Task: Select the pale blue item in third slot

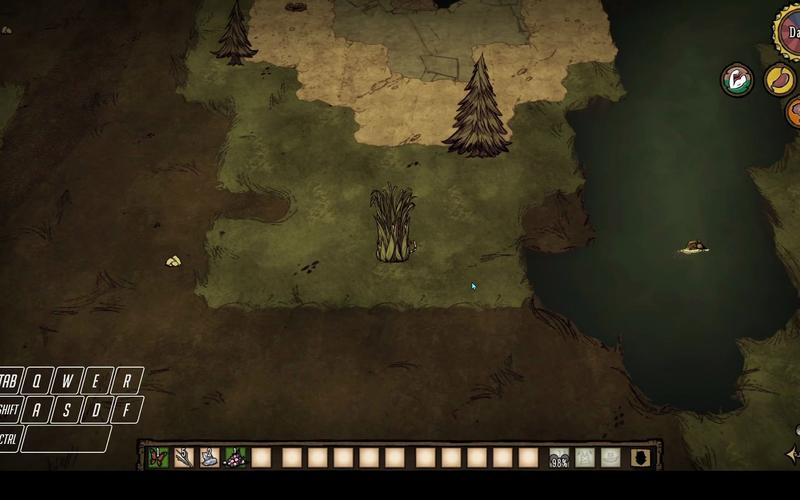Action: pyautogui.click(x=209, y=458)
